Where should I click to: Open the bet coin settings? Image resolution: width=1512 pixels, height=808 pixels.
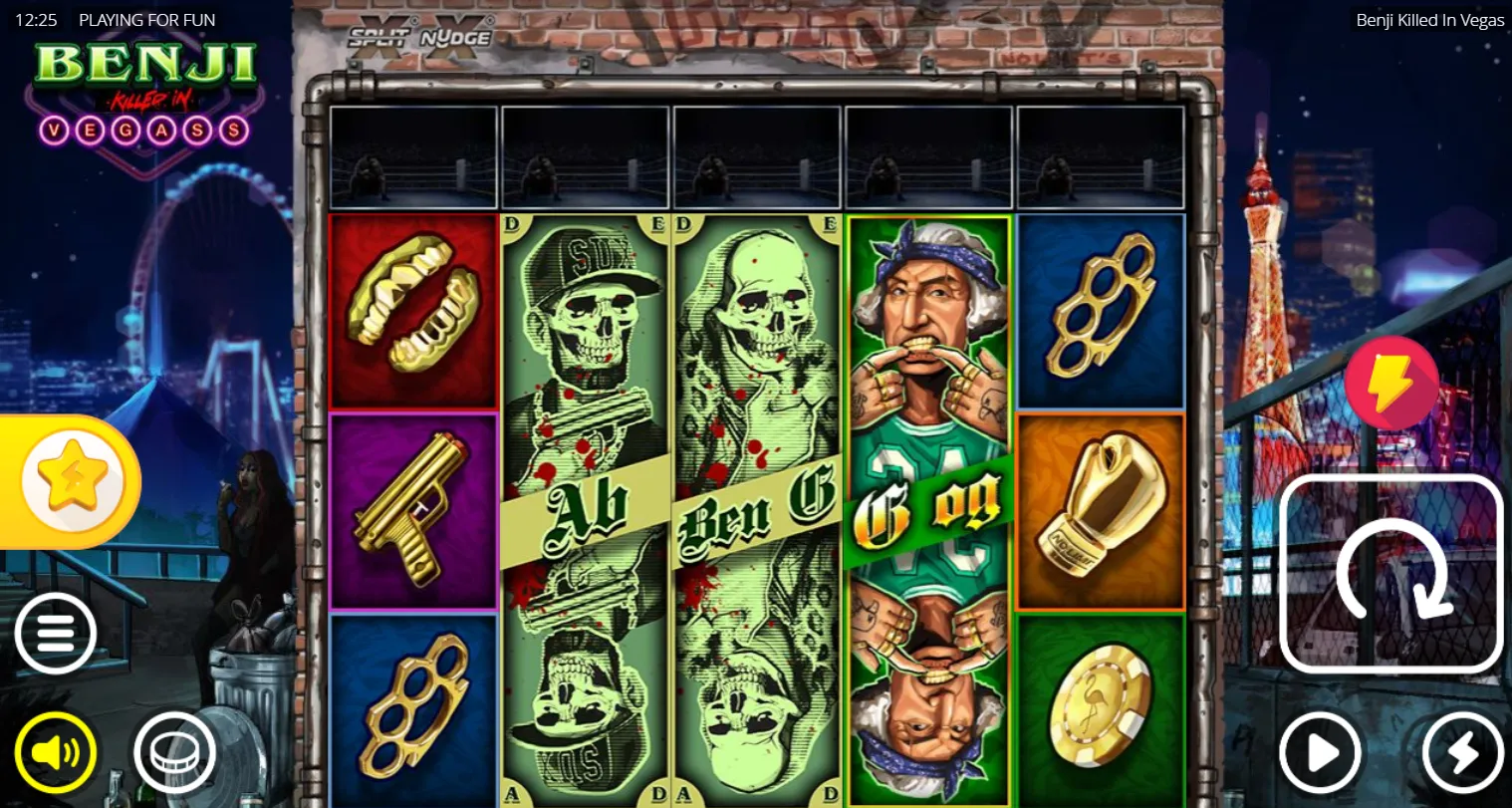click(x=175, y=752)
